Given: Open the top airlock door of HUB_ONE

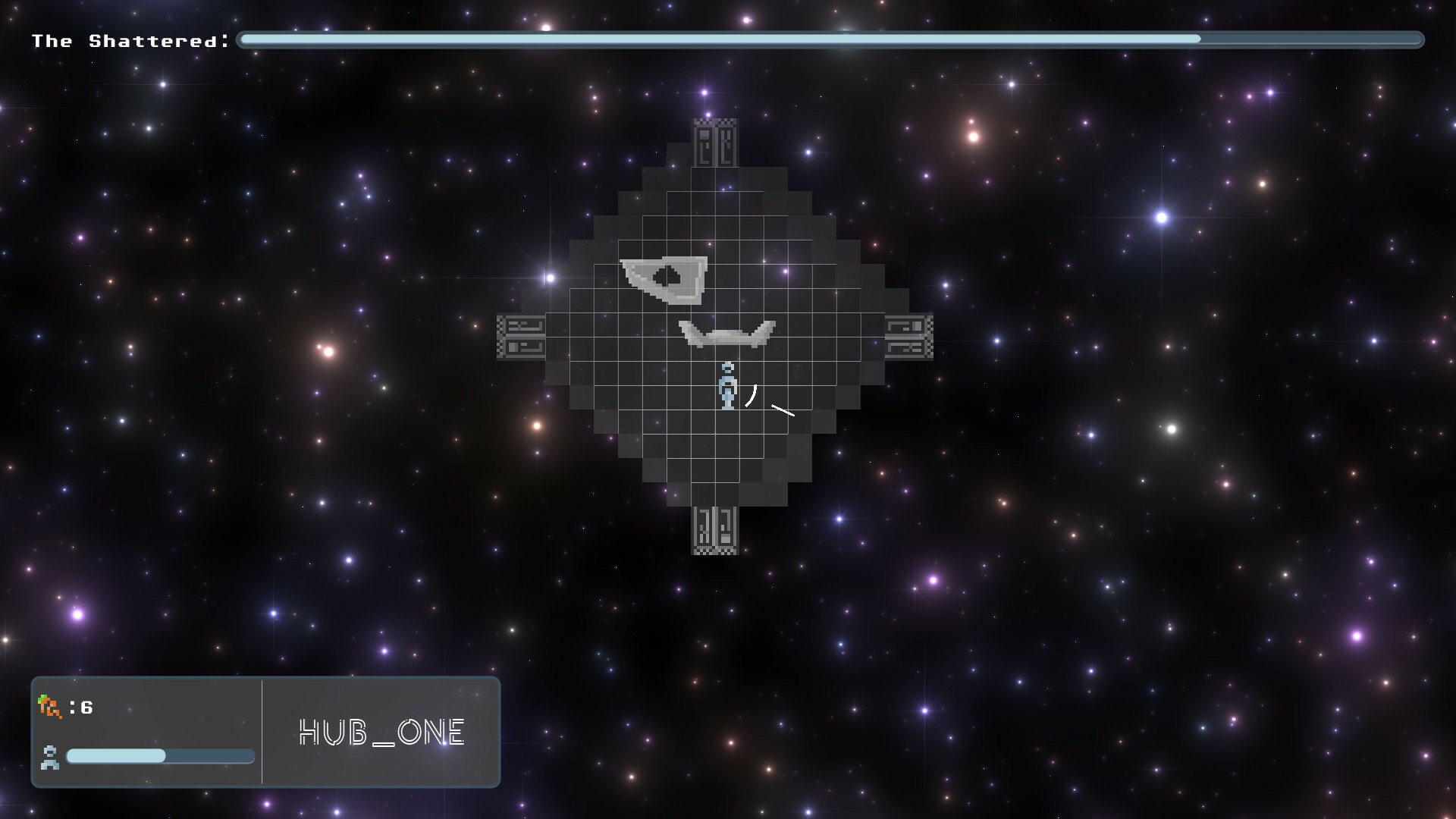Looking at the screenshot, I should tap(714, 146).
